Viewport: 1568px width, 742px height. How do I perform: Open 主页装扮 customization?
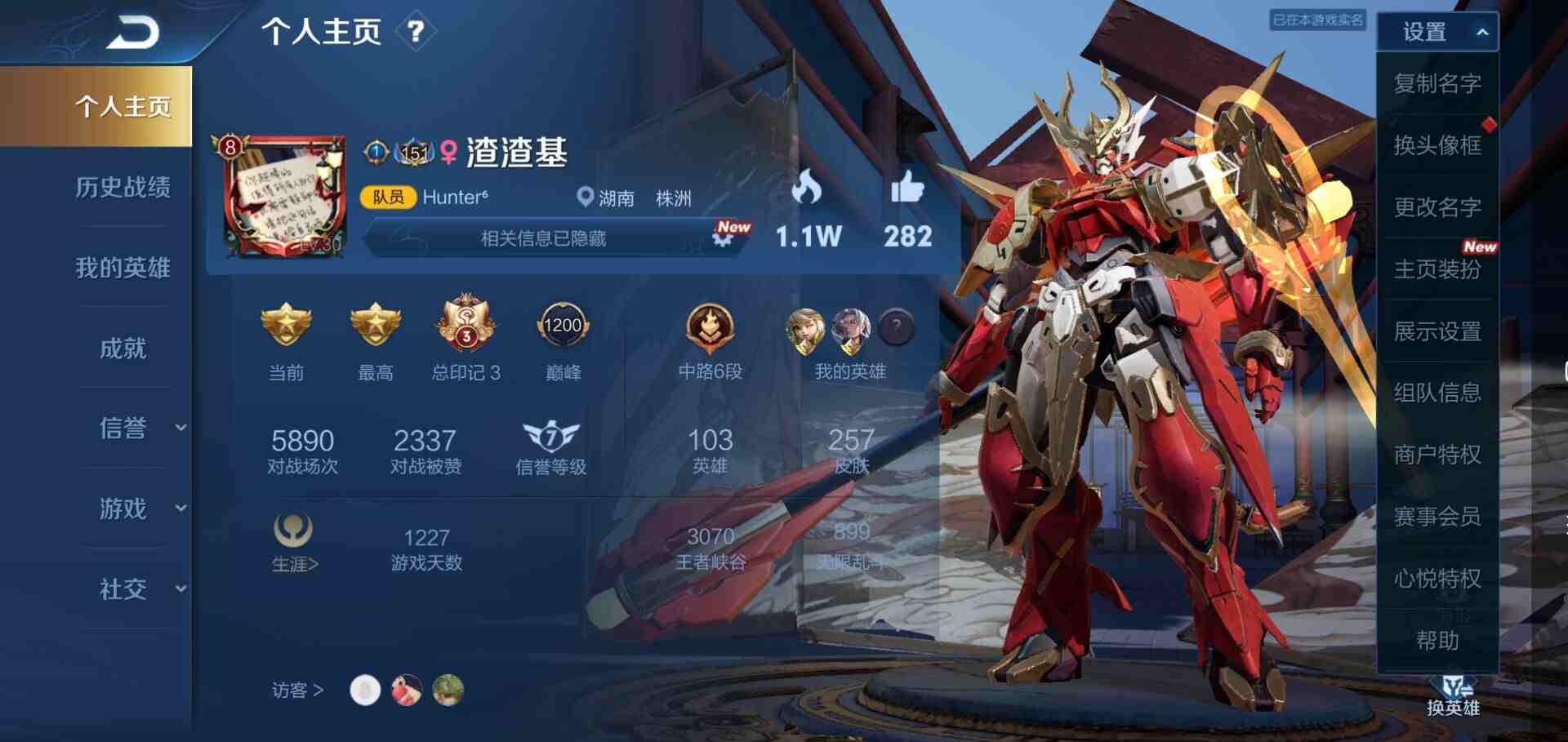click(x=1437, y=269)
